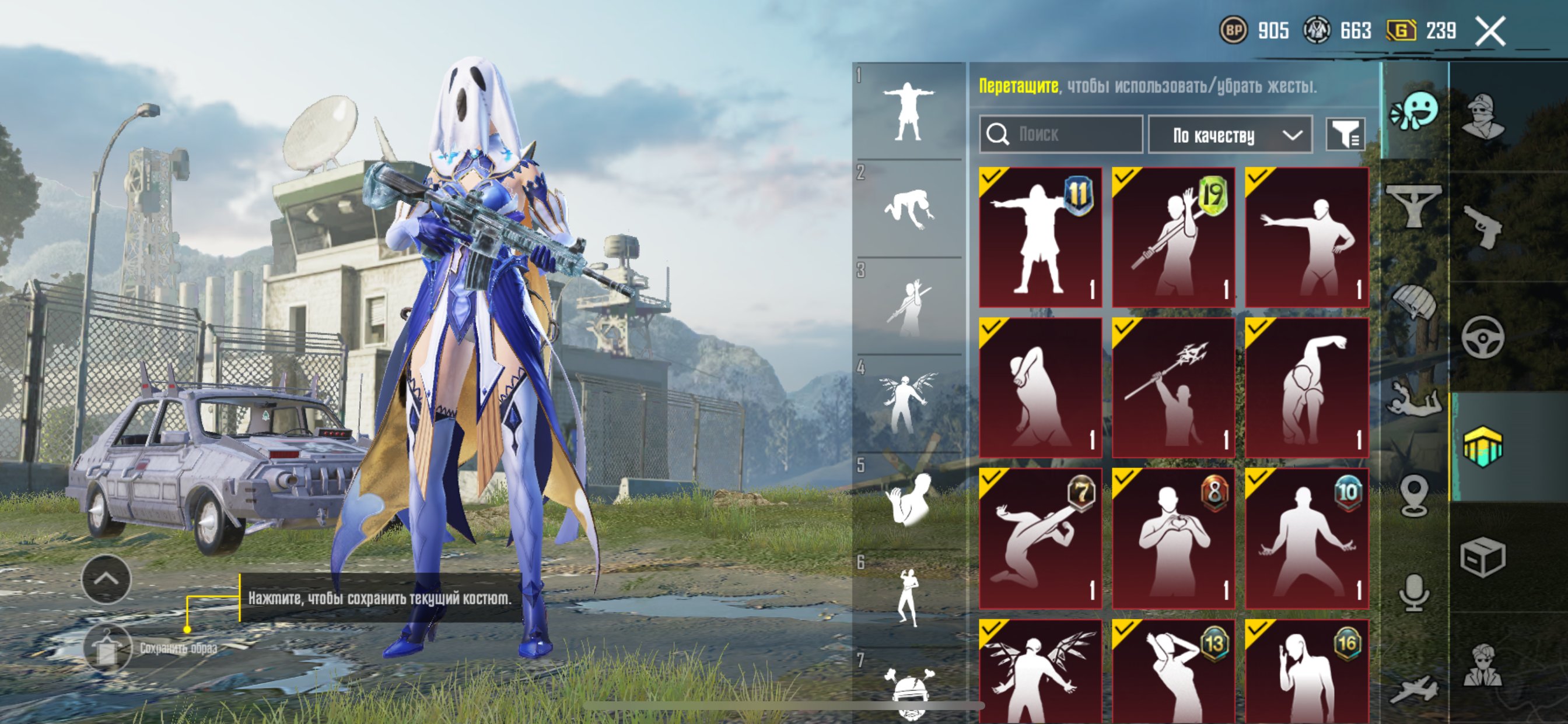This screenshot has height=724, width=1568.
Task: Select the kneeling emote with badge 7
Action: point(1040,539)
